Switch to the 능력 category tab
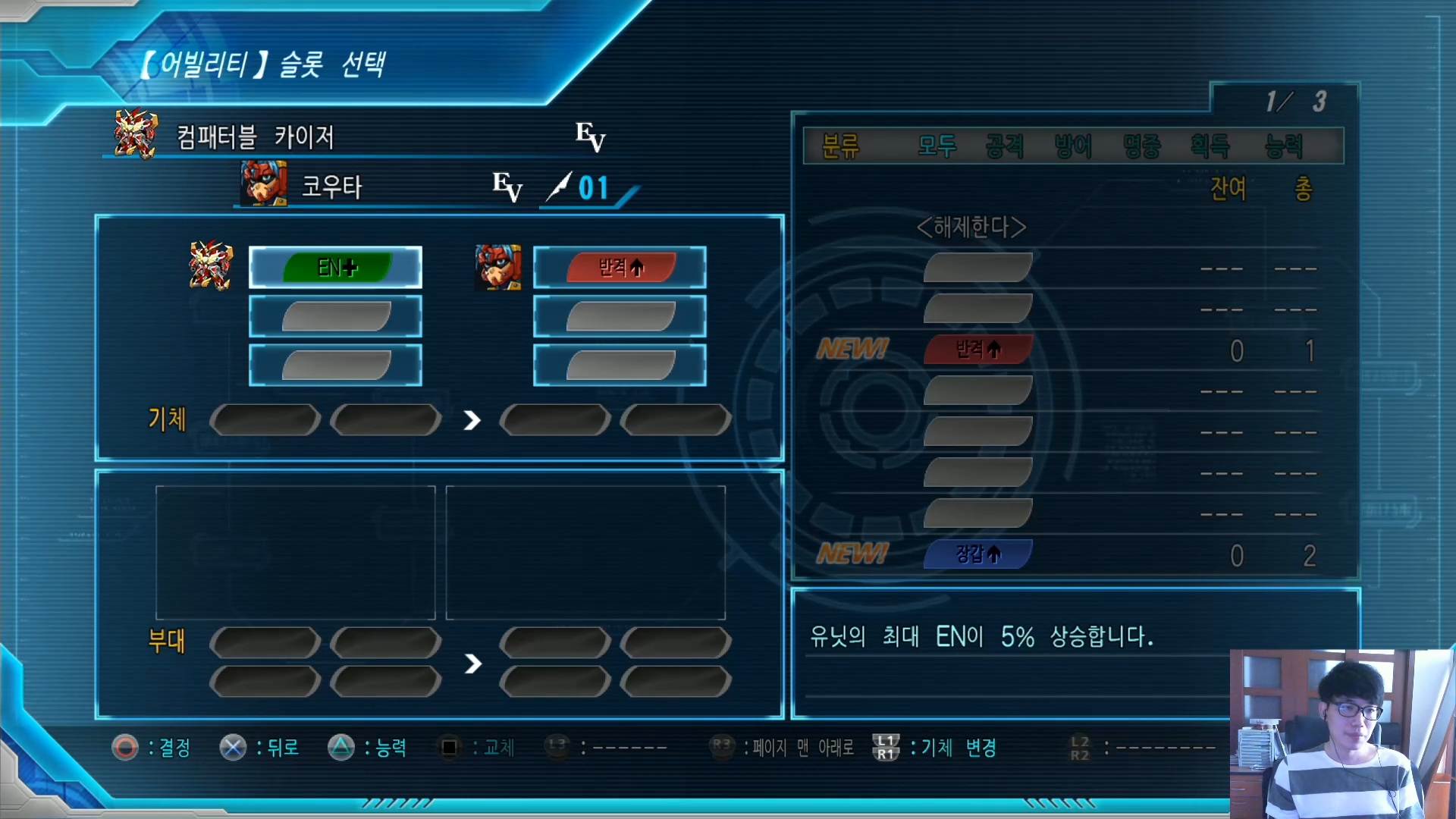The height and width of the screenshot is (819, 1456). point(1284,146)
